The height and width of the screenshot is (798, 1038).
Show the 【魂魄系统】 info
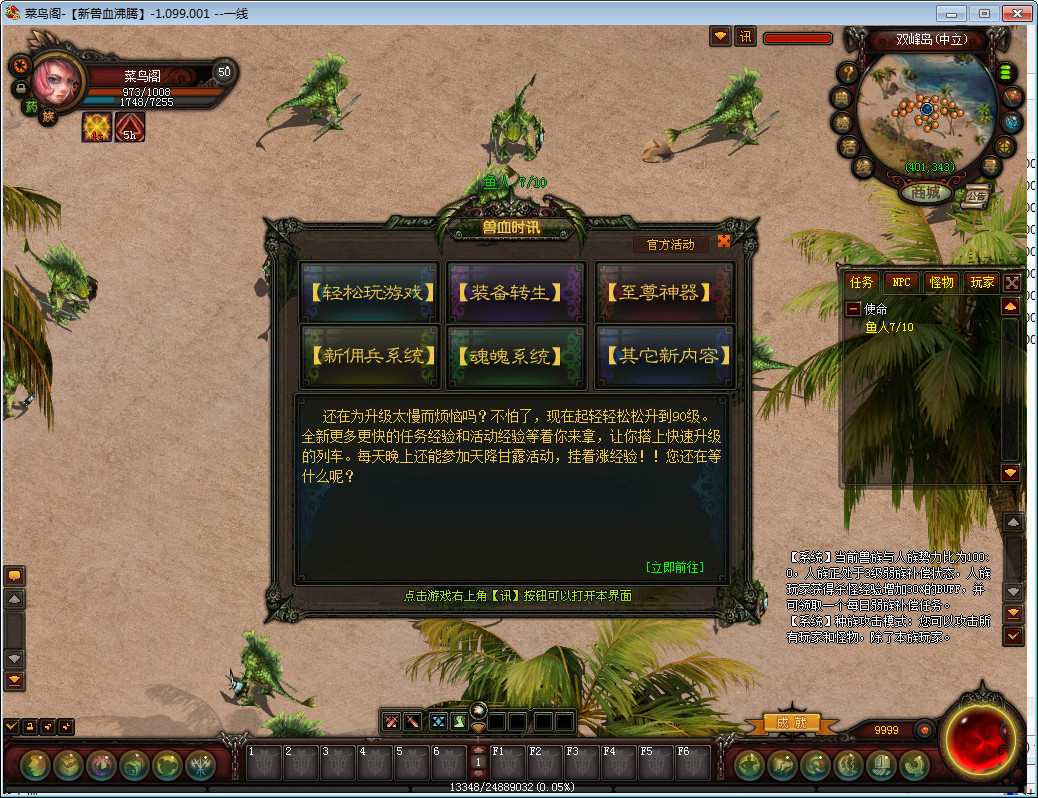(x=517, y=356)
